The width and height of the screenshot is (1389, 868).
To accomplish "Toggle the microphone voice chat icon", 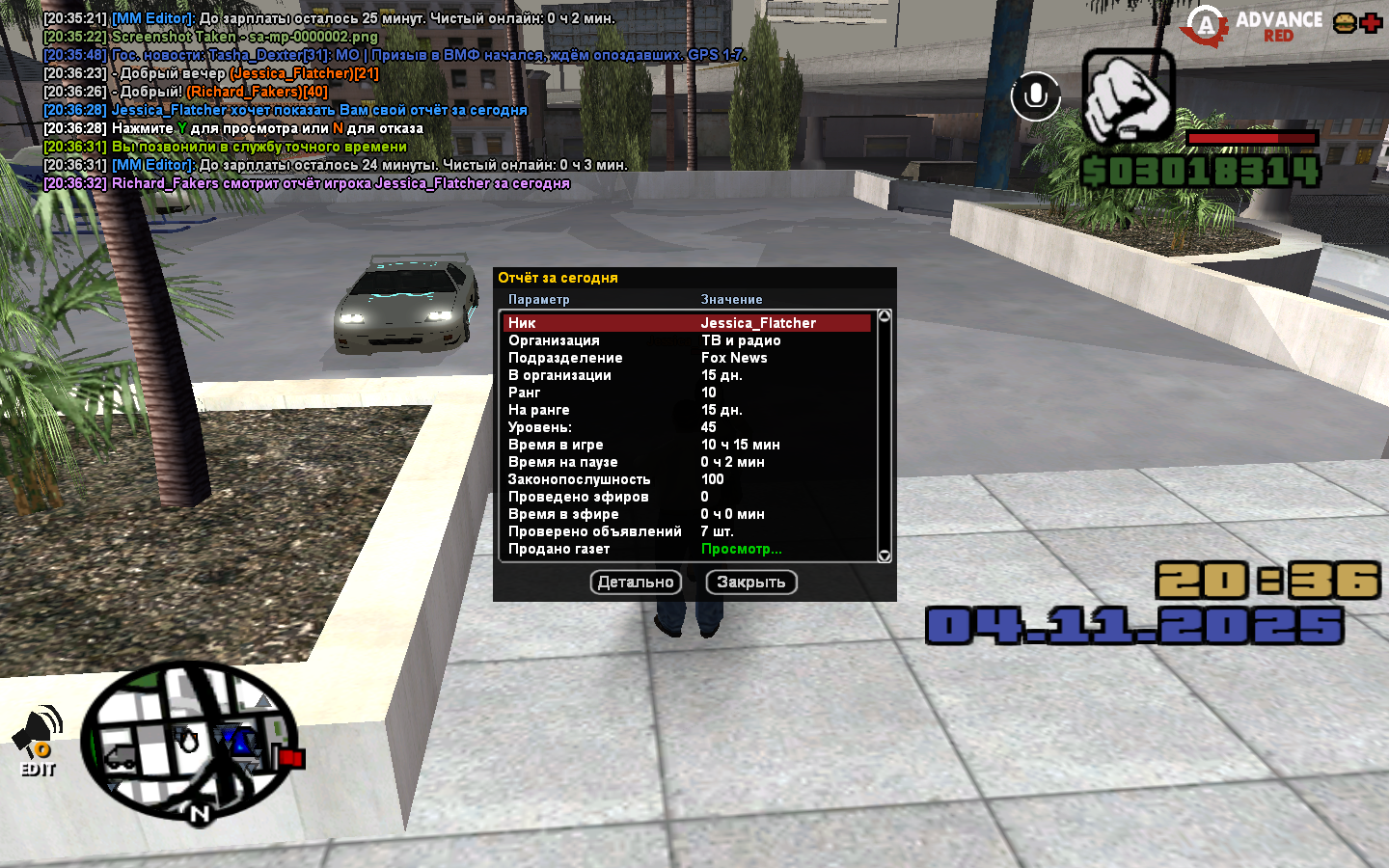I will tap(1035, 96).
